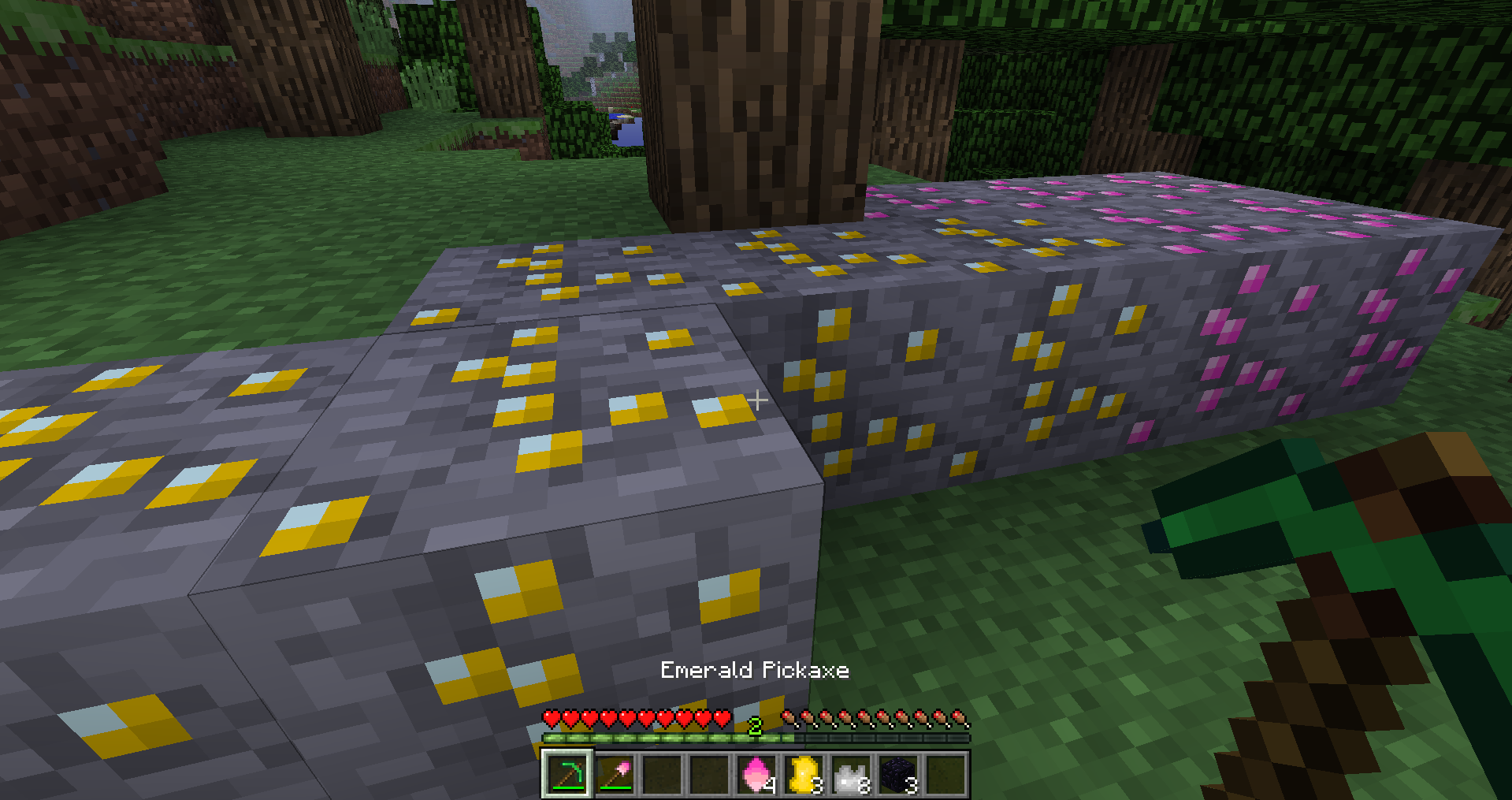Viewport: 1512px width, 800px height.
Task: Click the Emerald Pickaxe item name text
Action: [755, 670]
